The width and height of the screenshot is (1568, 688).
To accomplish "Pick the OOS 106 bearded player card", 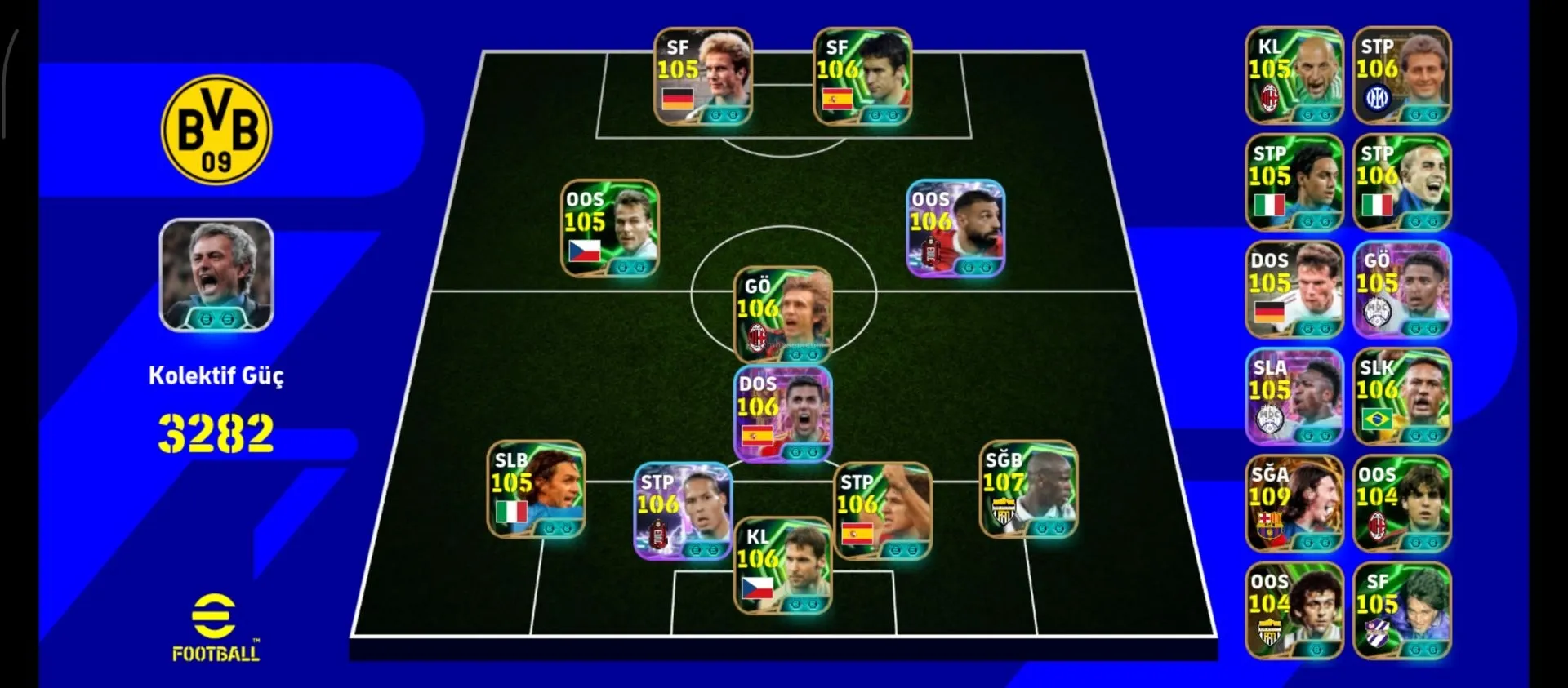I will [955, 229].
